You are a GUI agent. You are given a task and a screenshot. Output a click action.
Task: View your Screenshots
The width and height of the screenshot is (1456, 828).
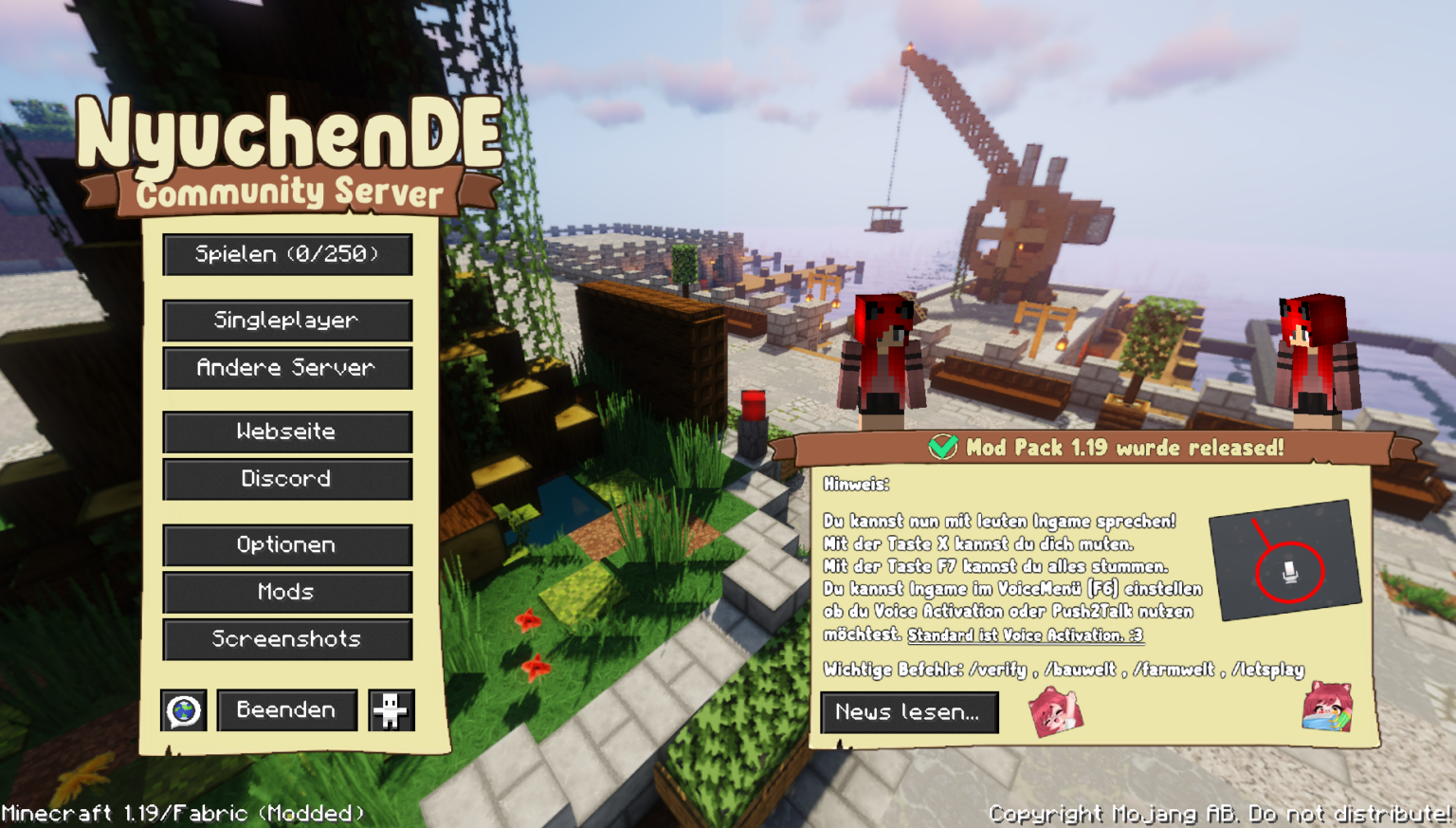pos(287,639)
